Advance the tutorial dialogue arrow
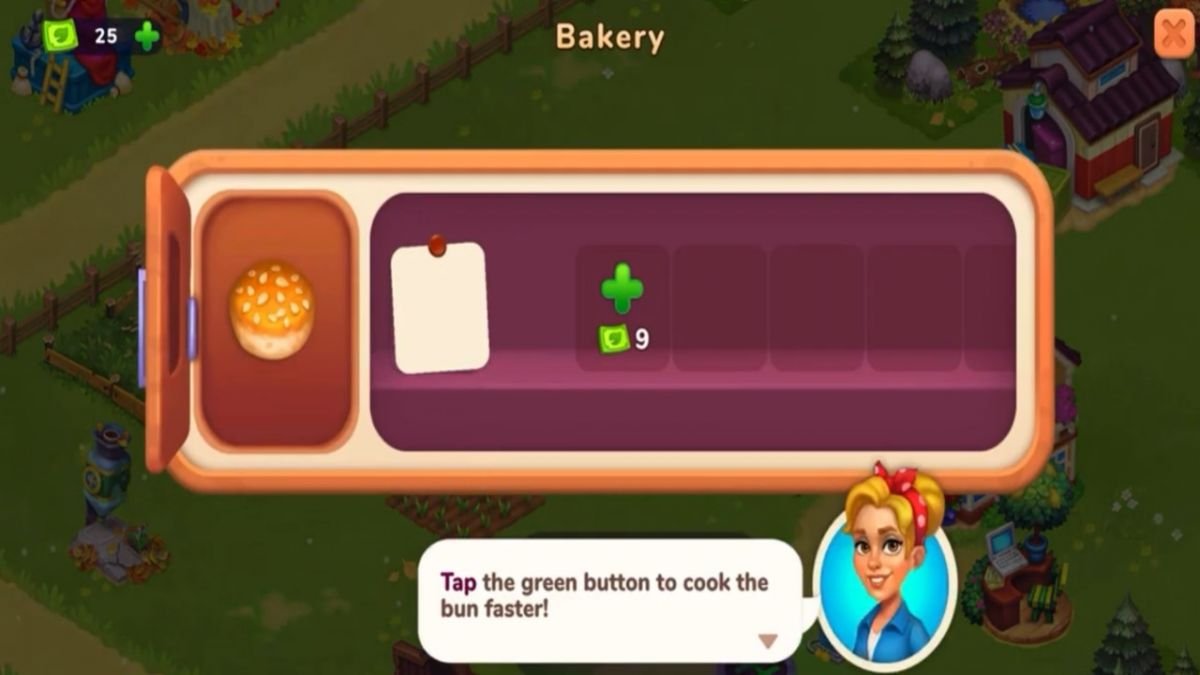Screen dimensions: 1200x675 [x=767, y=641]
